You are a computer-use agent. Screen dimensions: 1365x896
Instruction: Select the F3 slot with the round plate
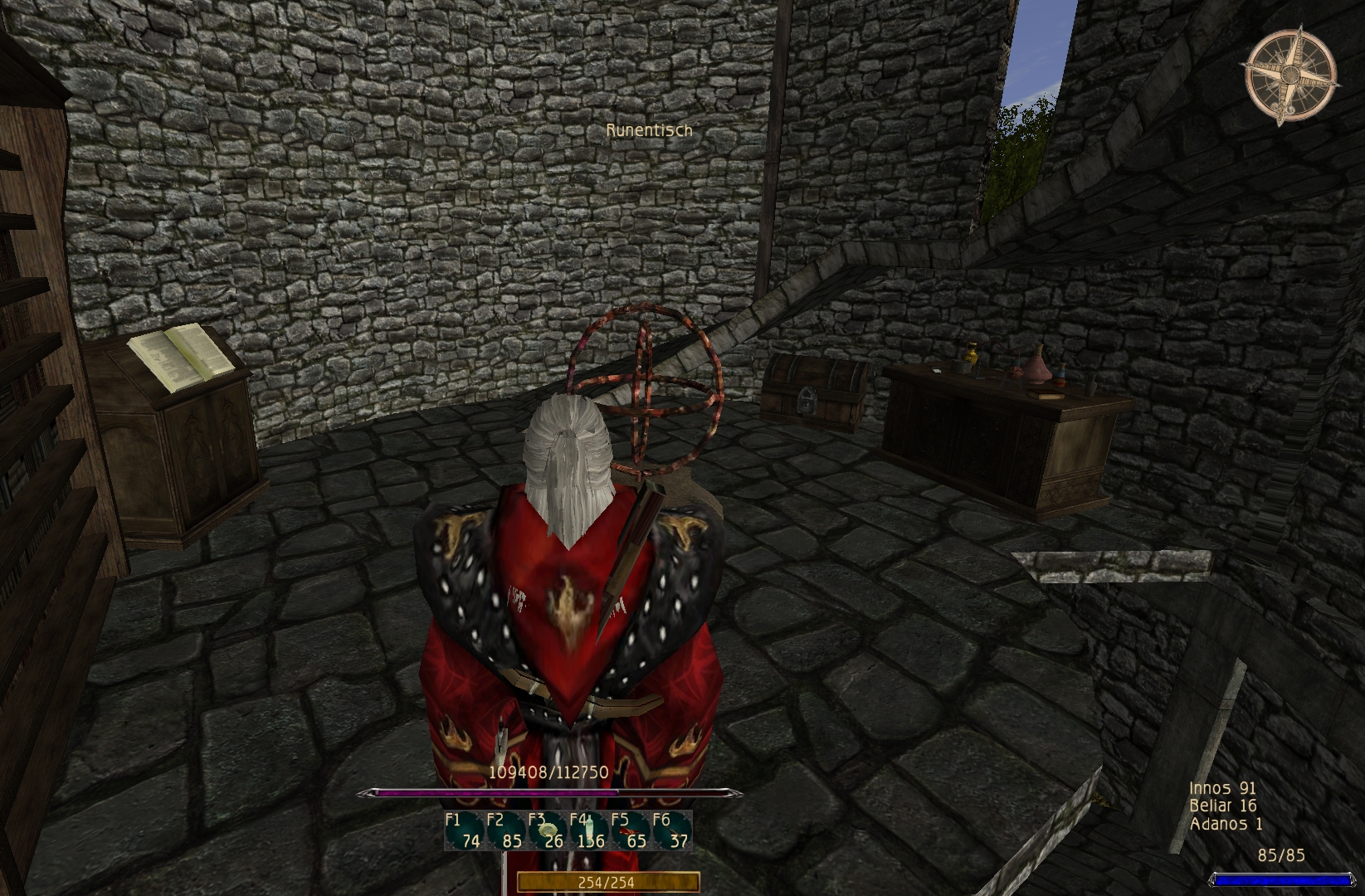point(547,830)
